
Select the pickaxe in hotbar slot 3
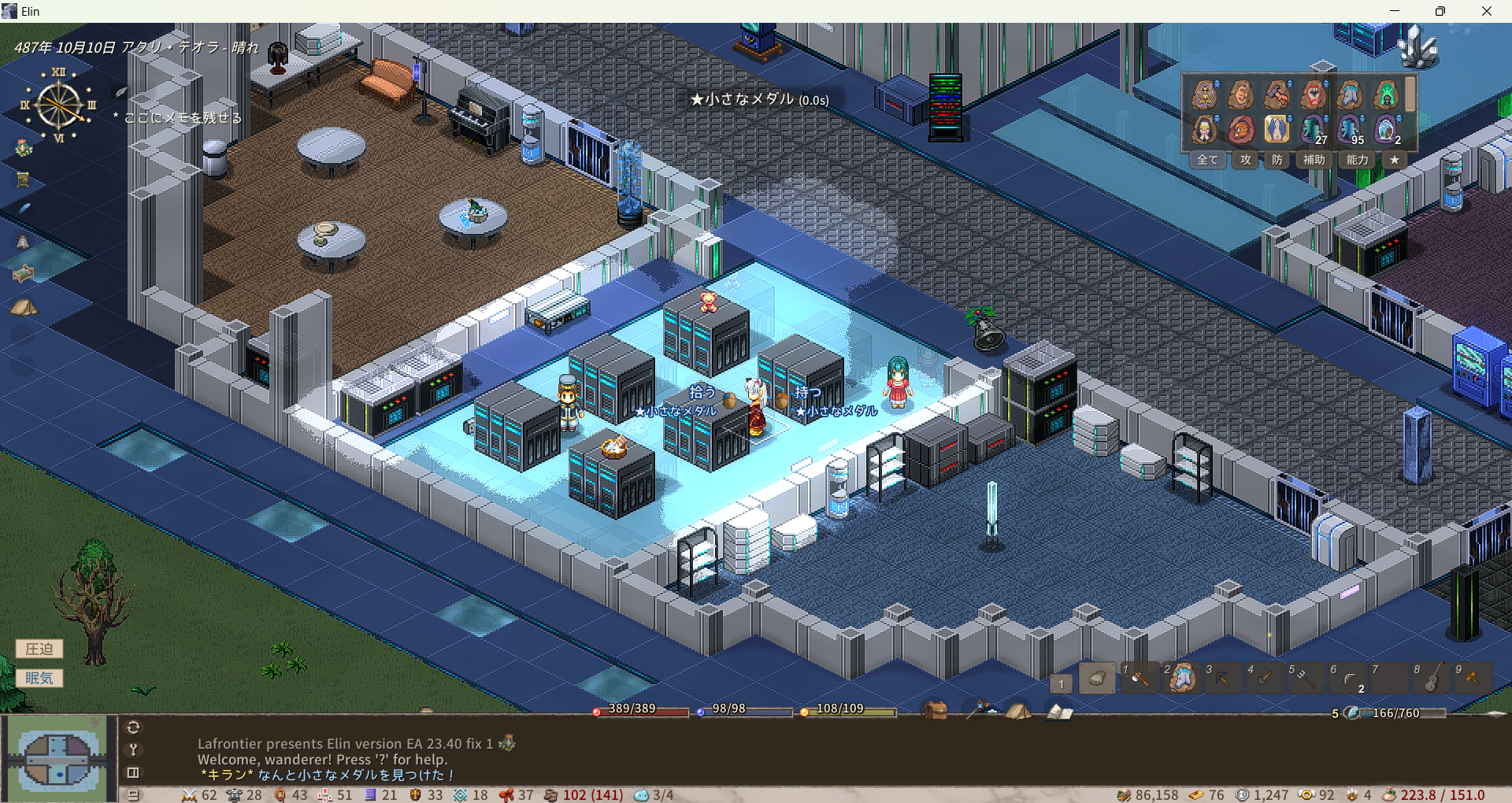pyautogui.click(x=1223, y=678)
